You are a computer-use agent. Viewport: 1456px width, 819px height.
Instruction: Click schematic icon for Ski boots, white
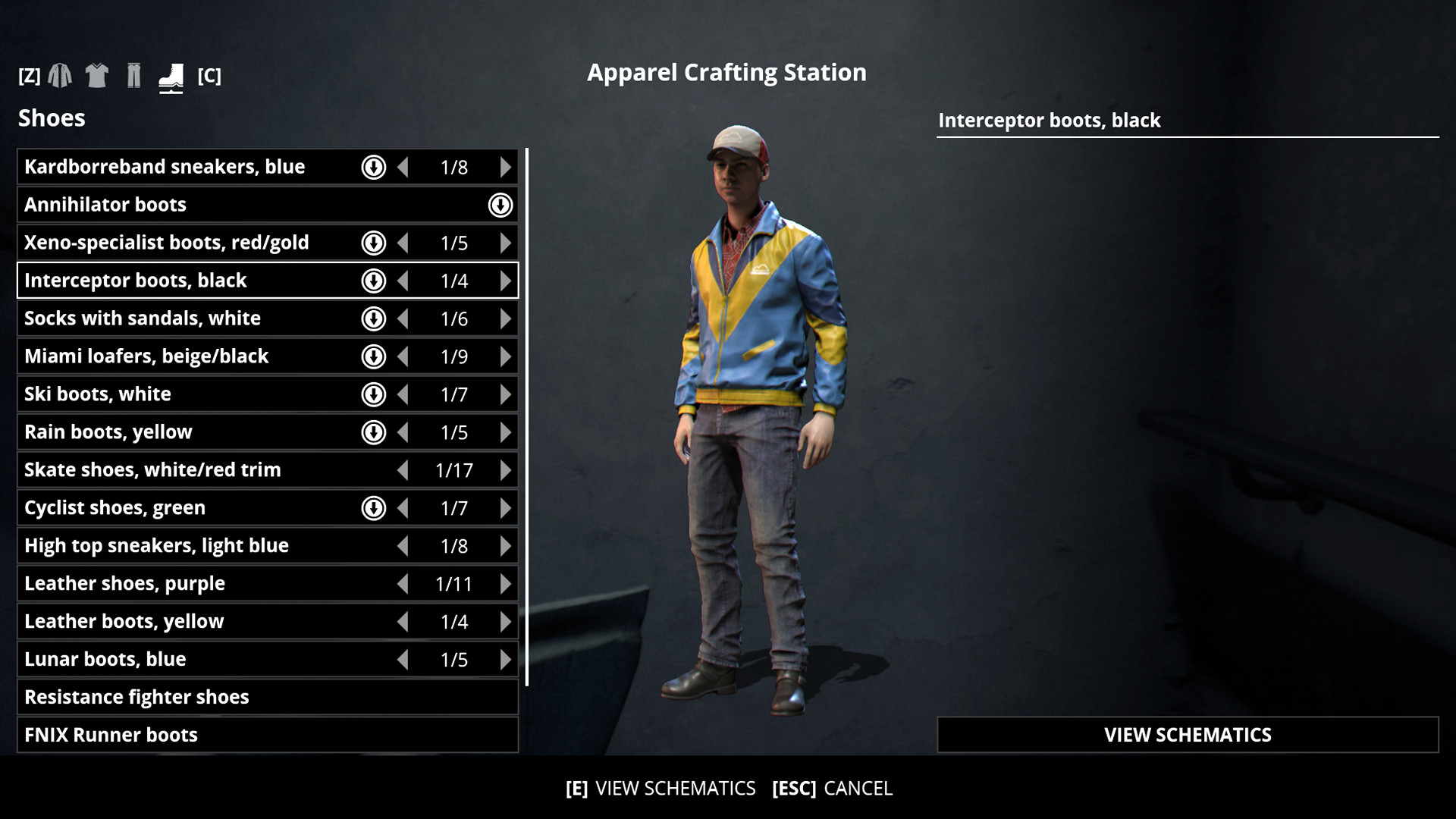point(374,394)
